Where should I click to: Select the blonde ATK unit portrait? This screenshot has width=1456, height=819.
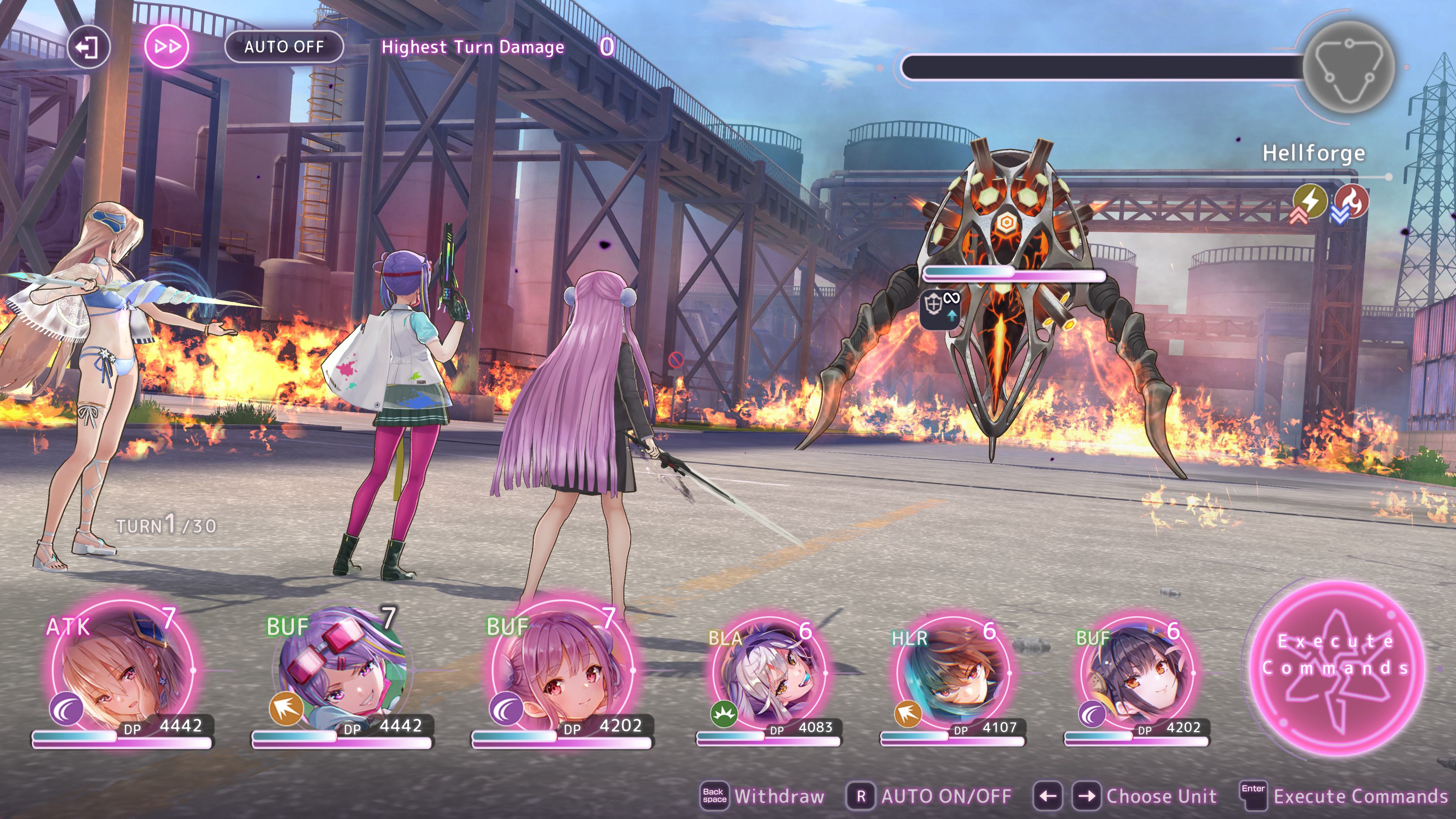121,670
